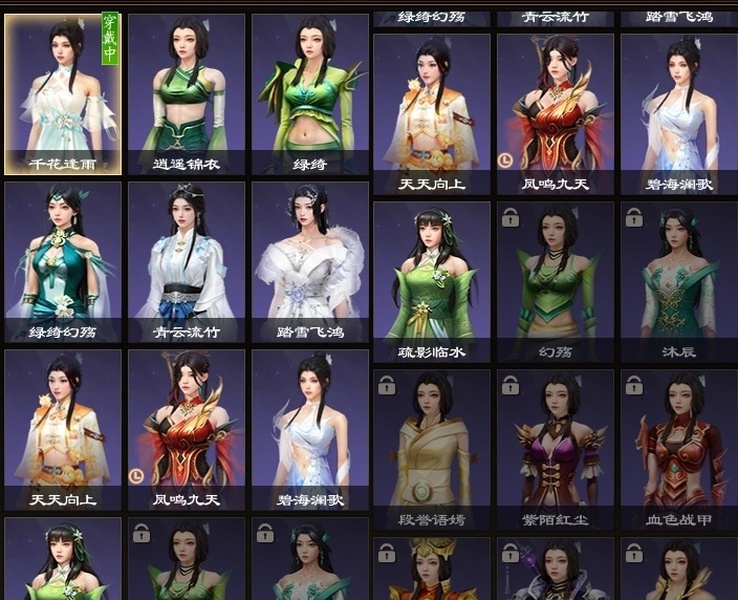Viewport: 738px width, 600px height.
Task: Choose the 逍遥锦衣 outfit tile
Action: 186,93
